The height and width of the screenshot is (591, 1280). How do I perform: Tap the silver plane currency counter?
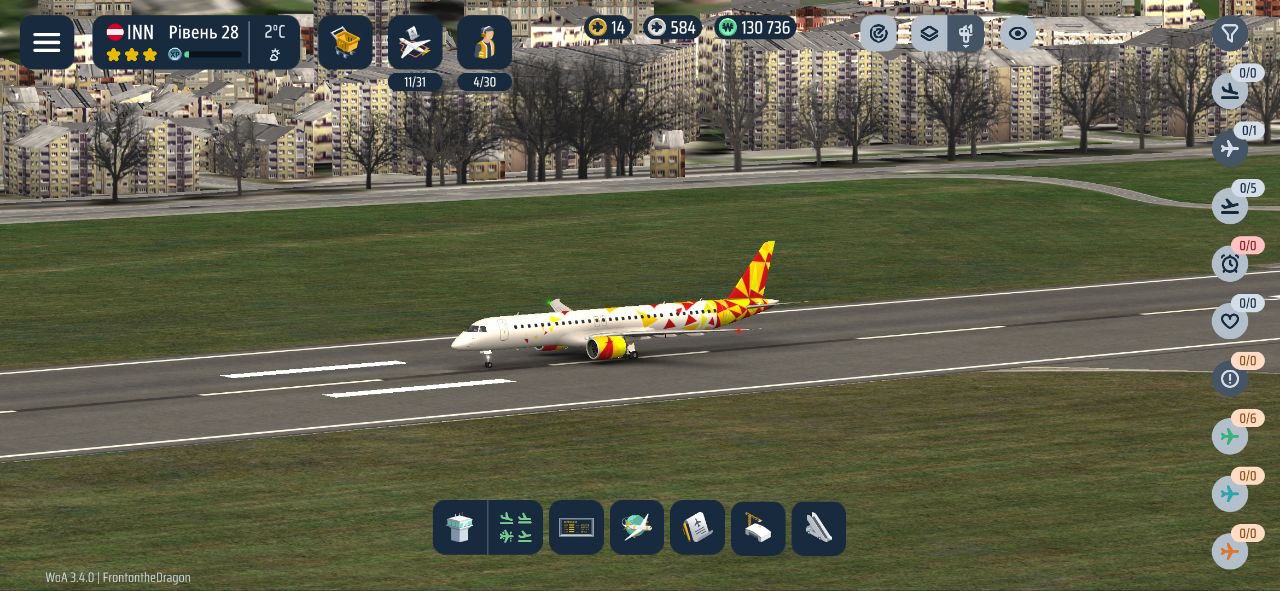pyautogui.click(x=671, y=28)
